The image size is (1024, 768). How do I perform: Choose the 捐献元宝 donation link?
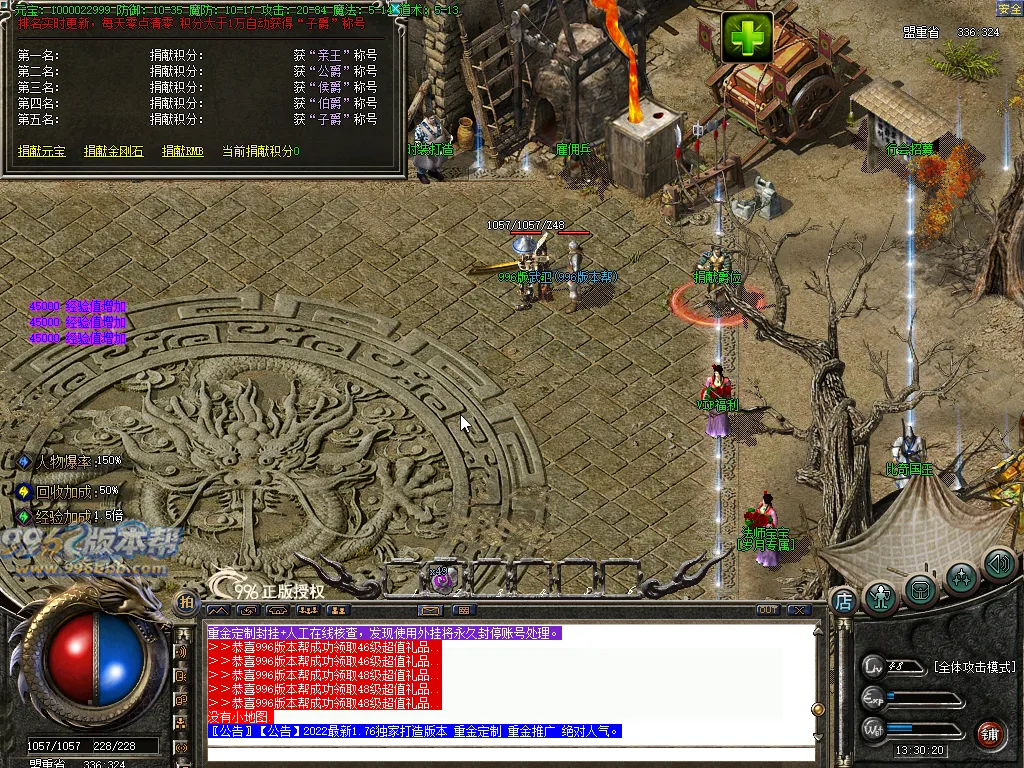click(x=41, y=151)
